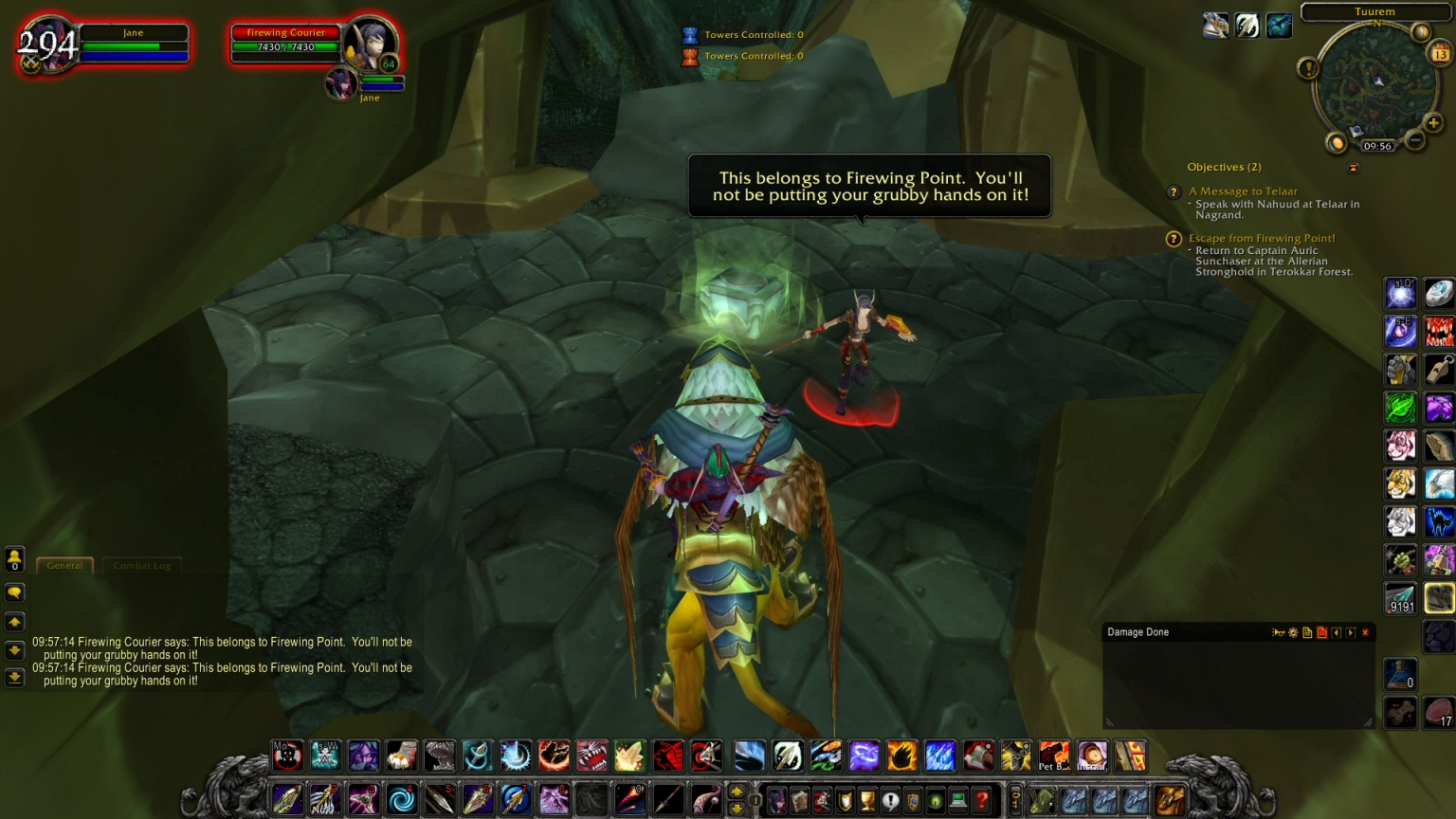Reset Recount data with the crossed-out page button
1456x819 pixels.
tap(1322, 631)
